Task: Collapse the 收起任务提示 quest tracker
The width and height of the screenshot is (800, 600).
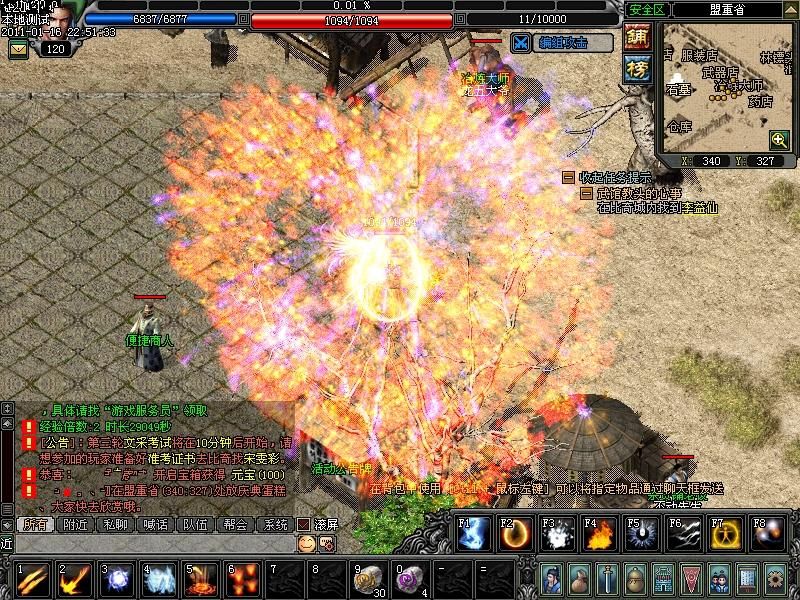Action: (568, 177)
